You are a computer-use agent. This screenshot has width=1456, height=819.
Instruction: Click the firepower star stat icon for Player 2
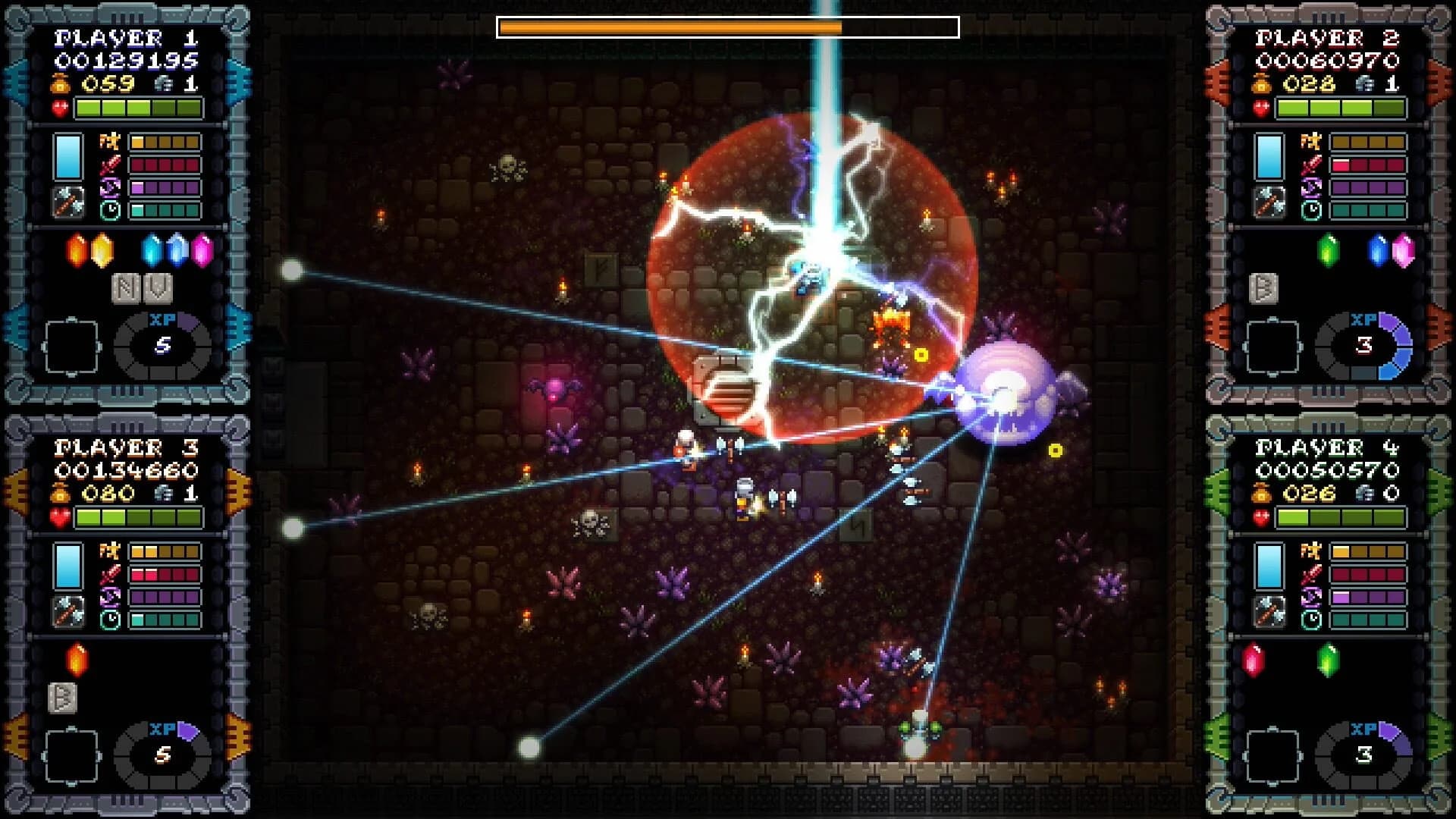1310,143
